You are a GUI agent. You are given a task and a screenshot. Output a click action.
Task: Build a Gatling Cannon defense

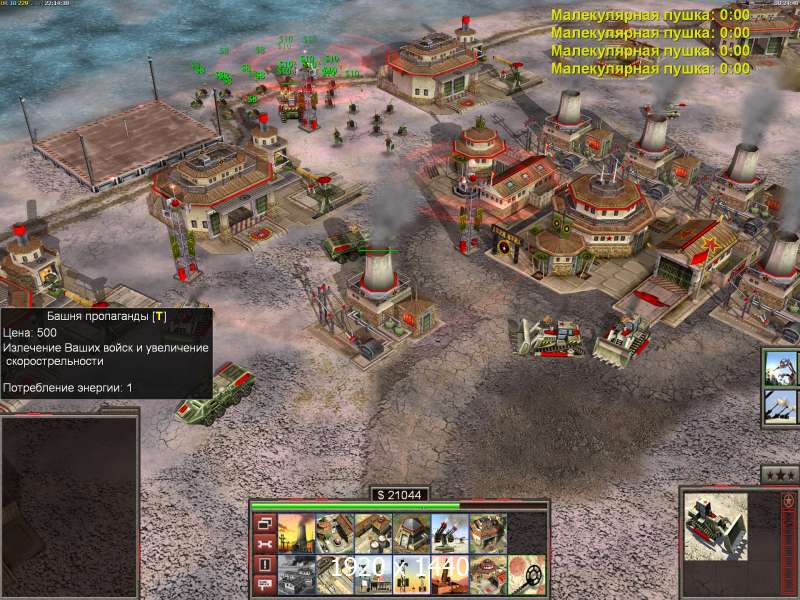click(449, 533)
